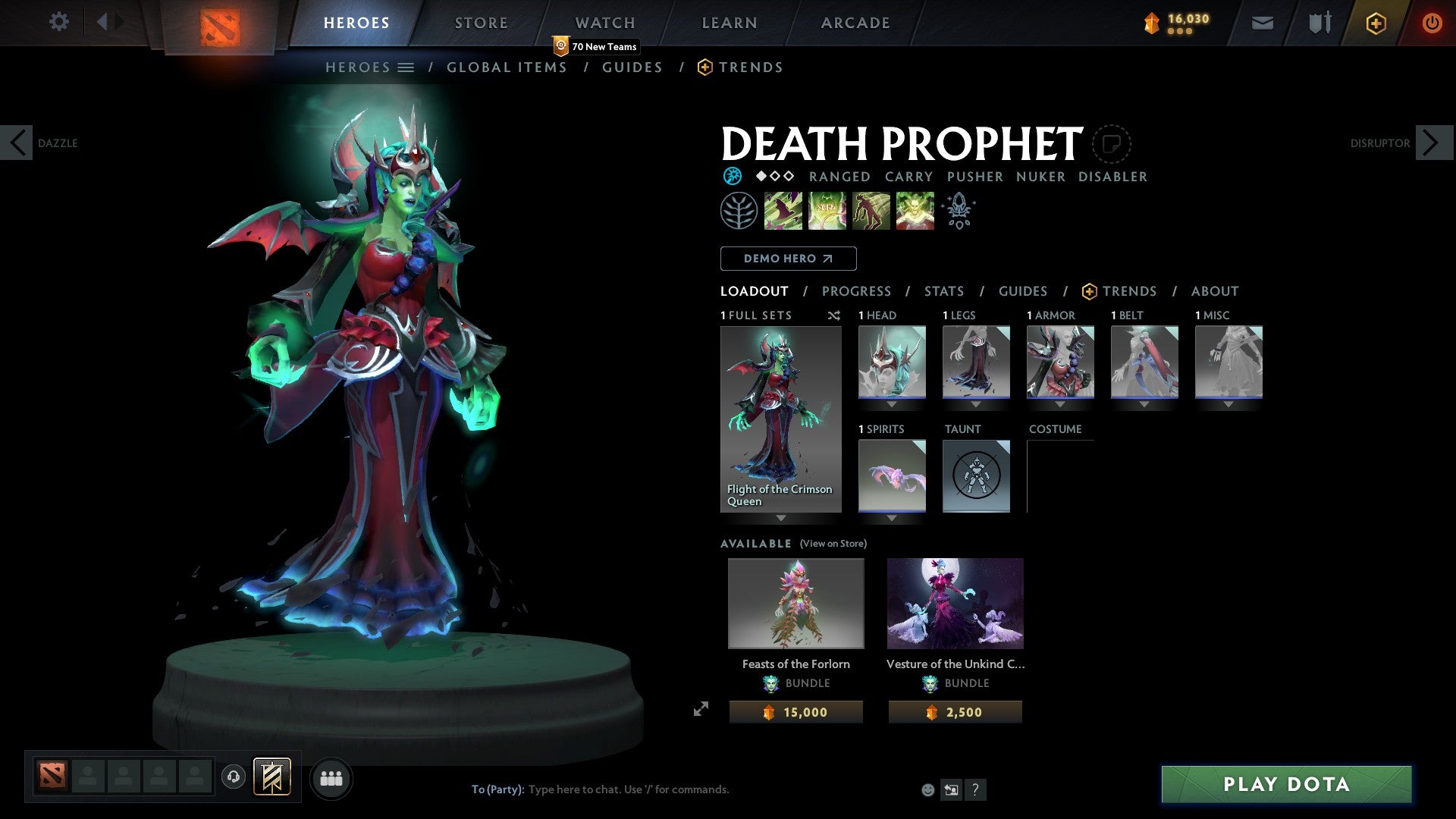
Task: Open Dota Plus via the gold hexagon icon
Action: pos(1375,23)
